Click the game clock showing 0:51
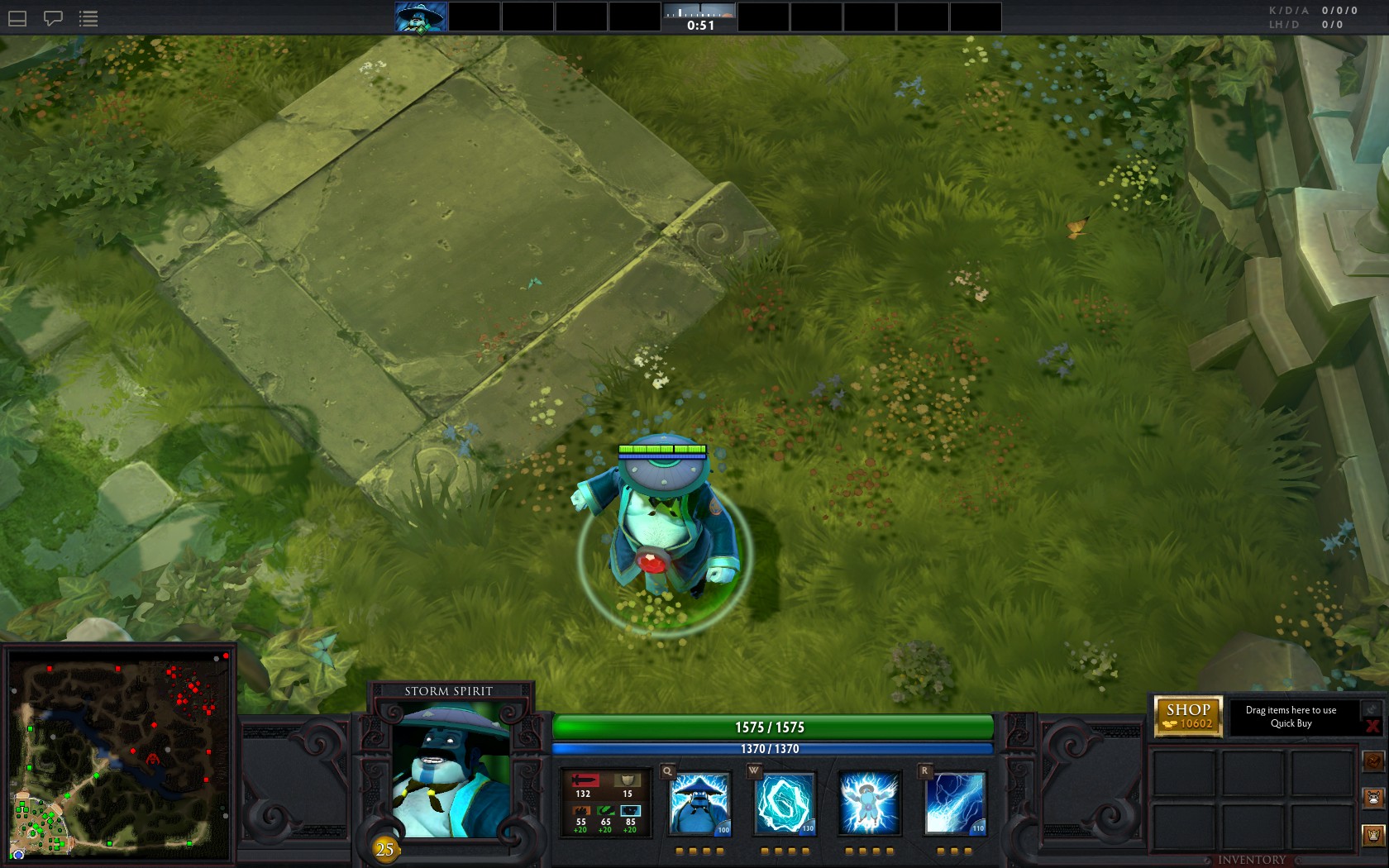This screenshot has height=868, width=1389. tap(700, 25)
